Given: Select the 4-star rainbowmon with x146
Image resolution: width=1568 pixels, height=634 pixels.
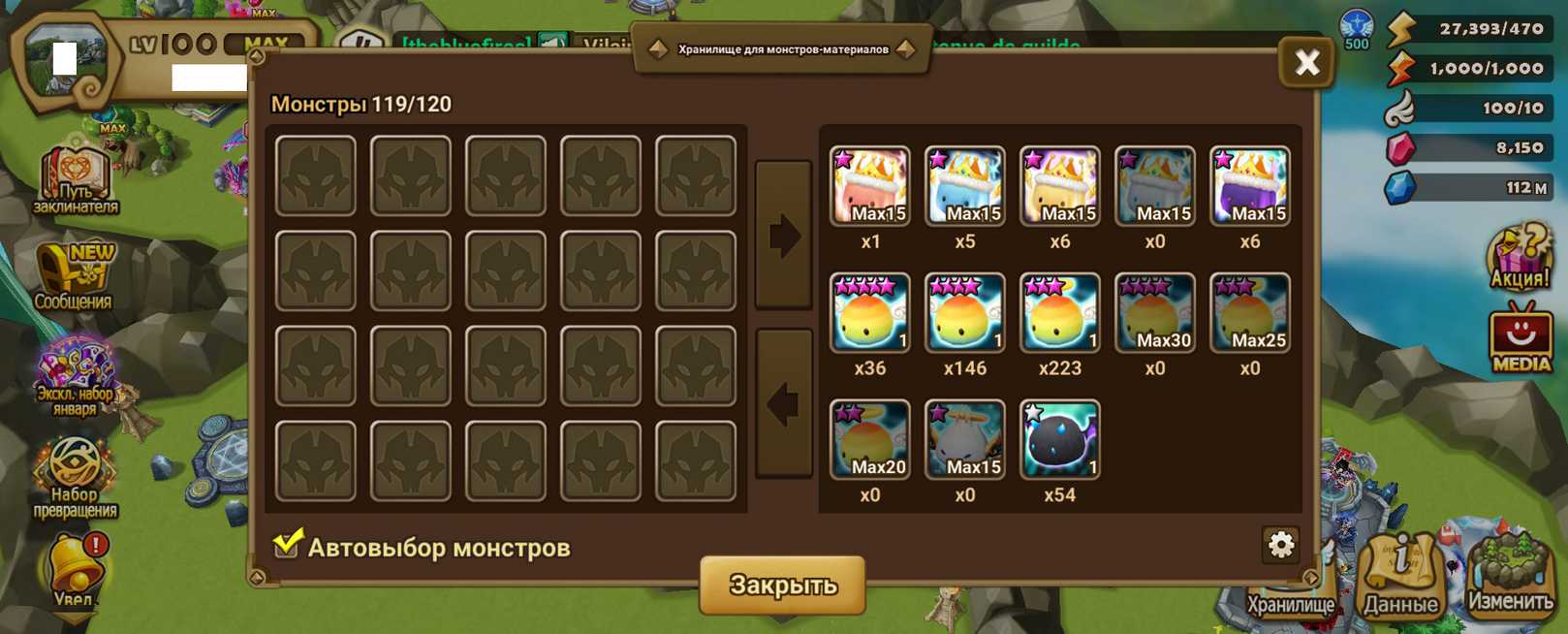Looking at the screenshot, I should 964,313.
